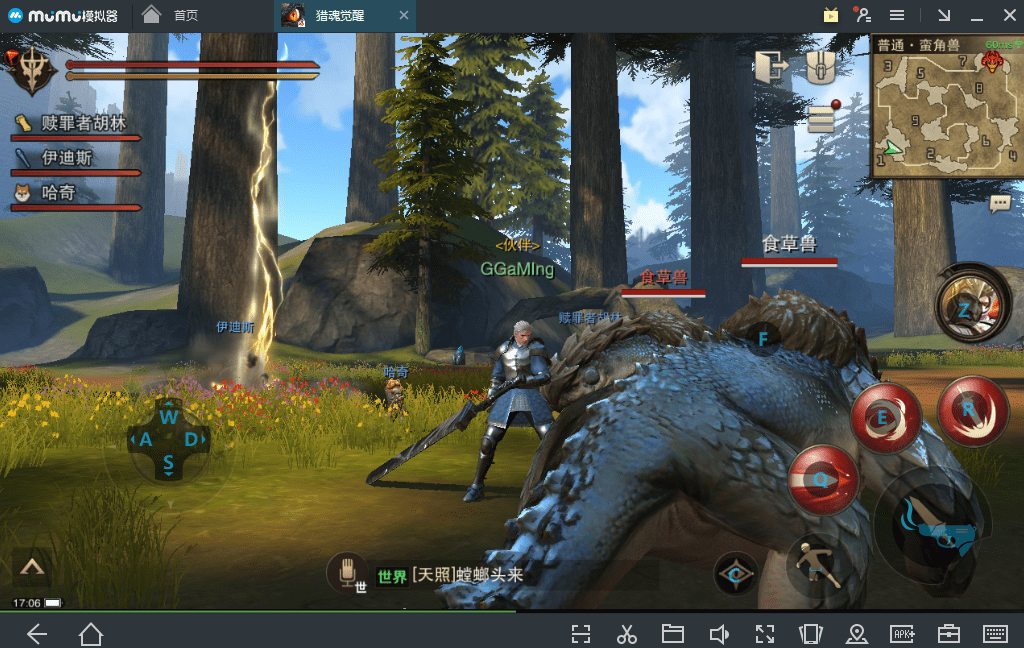Open the exit door icon

tap(771, 68)
